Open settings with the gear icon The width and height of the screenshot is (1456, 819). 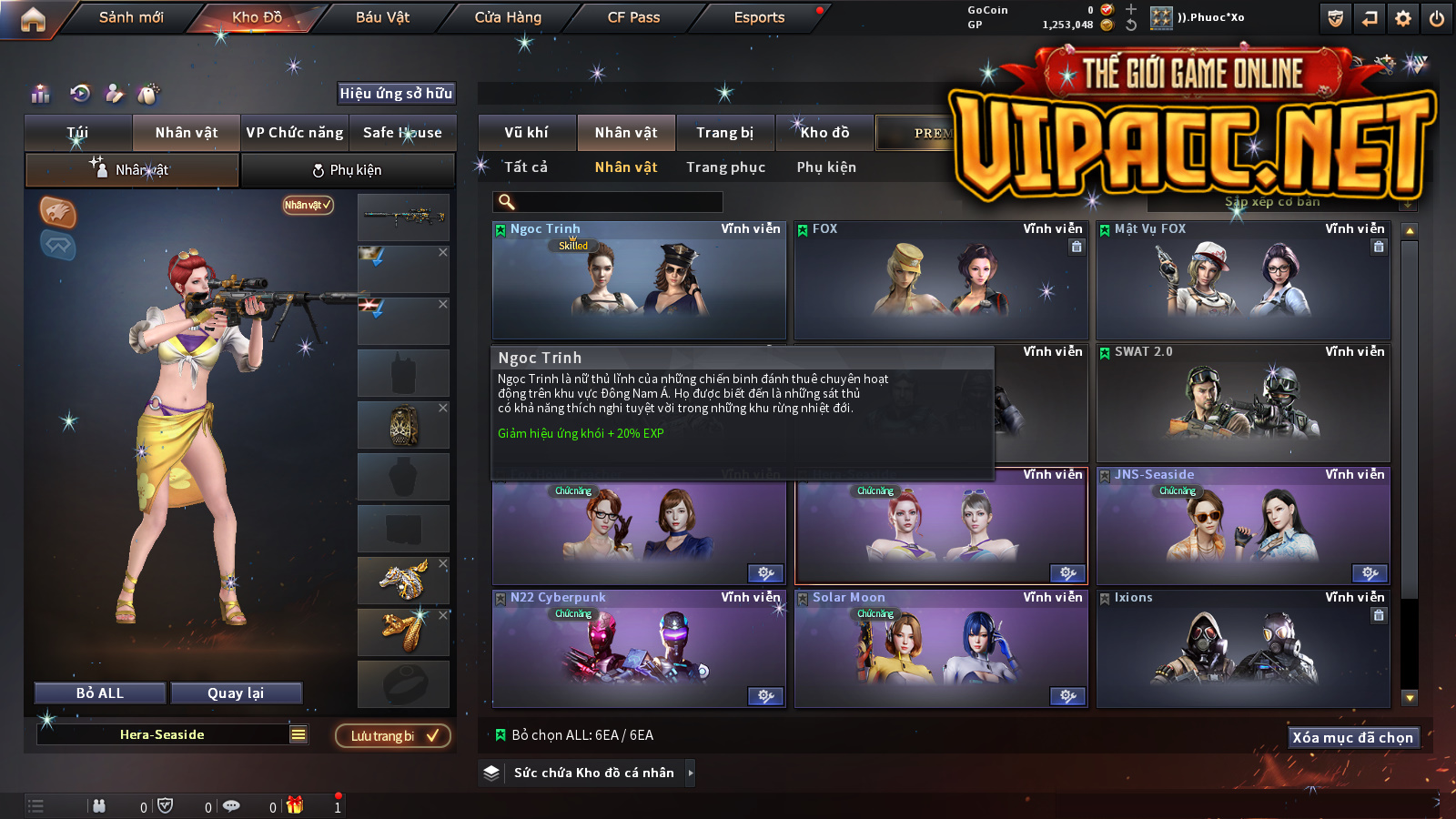1403,18
